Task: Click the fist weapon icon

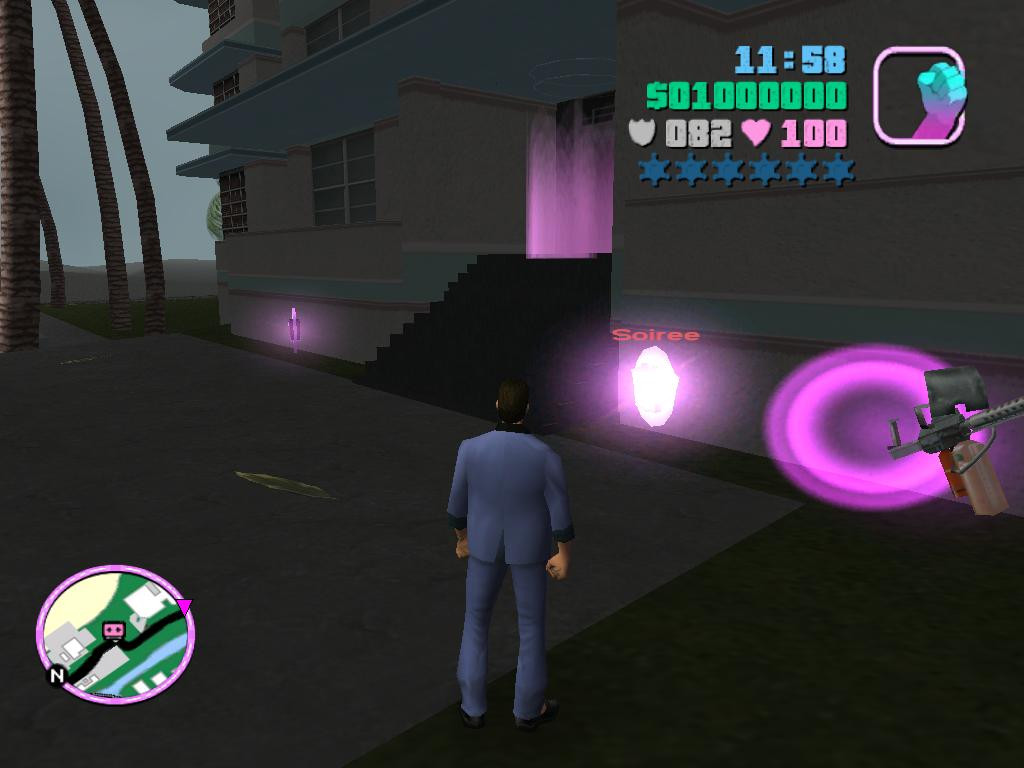Action: pyautogui.click(x=919, y=96)
